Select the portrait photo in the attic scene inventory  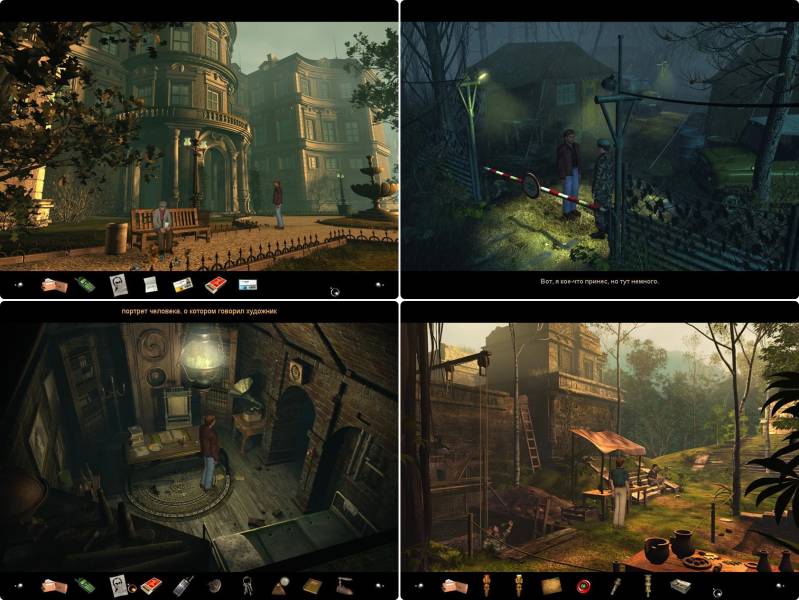[118, 586]
